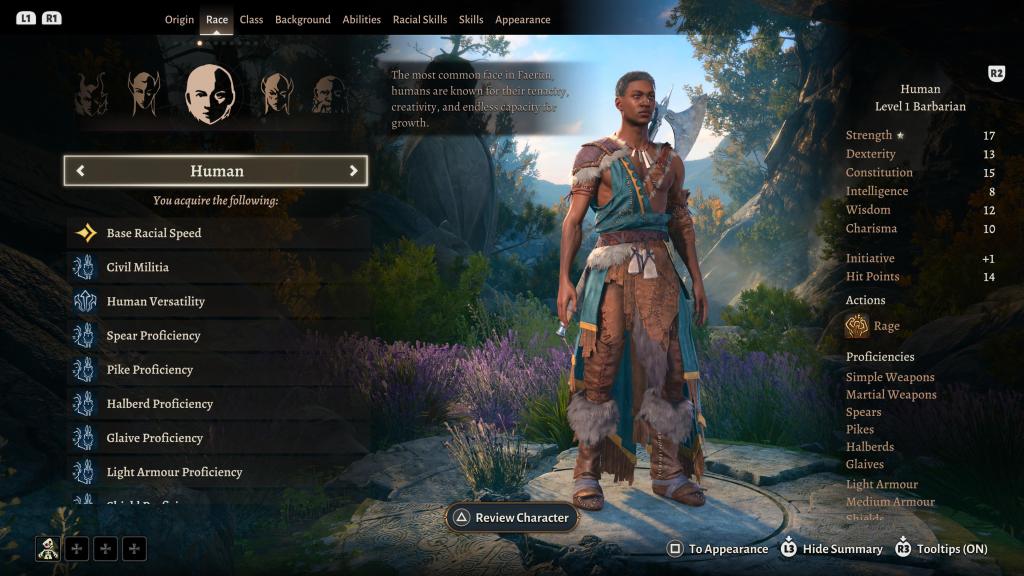
Task: Open the Racial Skills tab
Action: tap(420, 20)
